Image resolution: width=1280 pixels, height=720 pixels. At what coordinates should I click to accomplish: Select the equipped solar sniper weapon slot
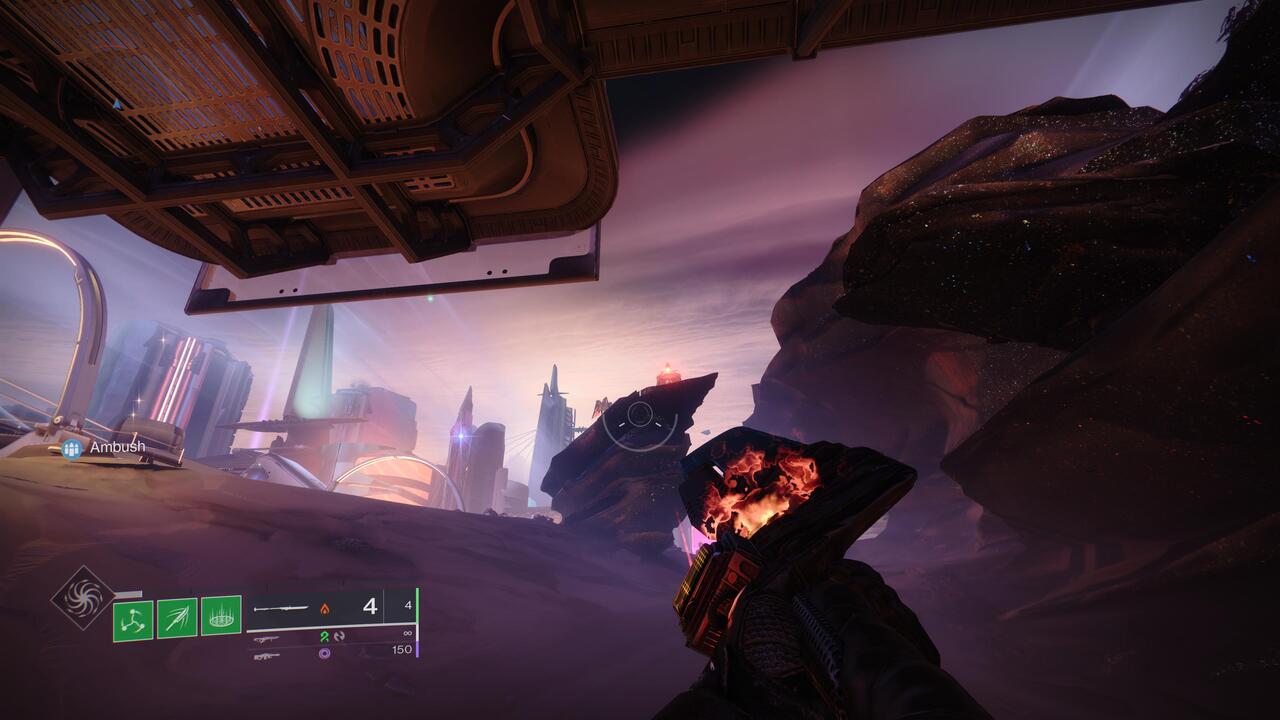pos(330,606)
